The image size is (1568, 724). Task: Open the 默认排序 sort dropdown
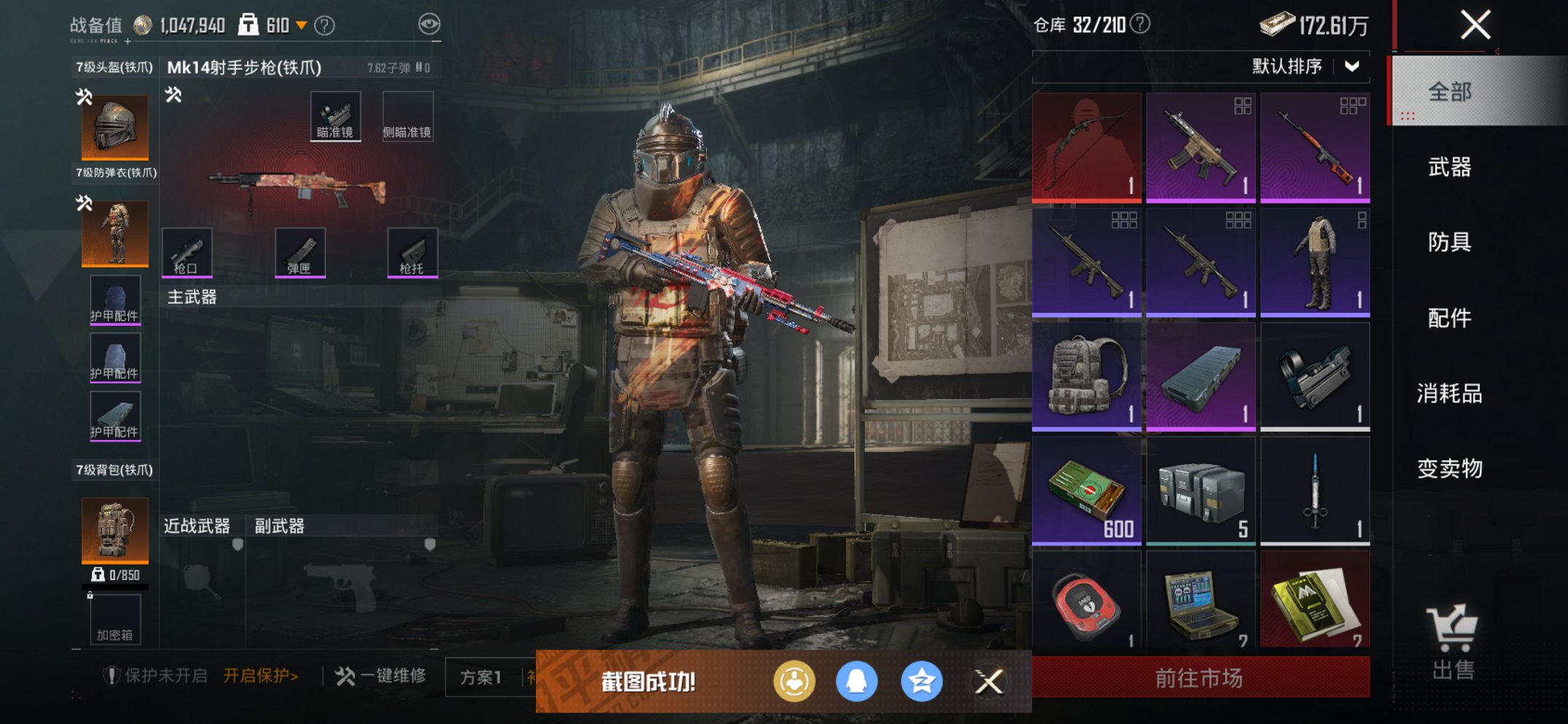[1304, 67]
